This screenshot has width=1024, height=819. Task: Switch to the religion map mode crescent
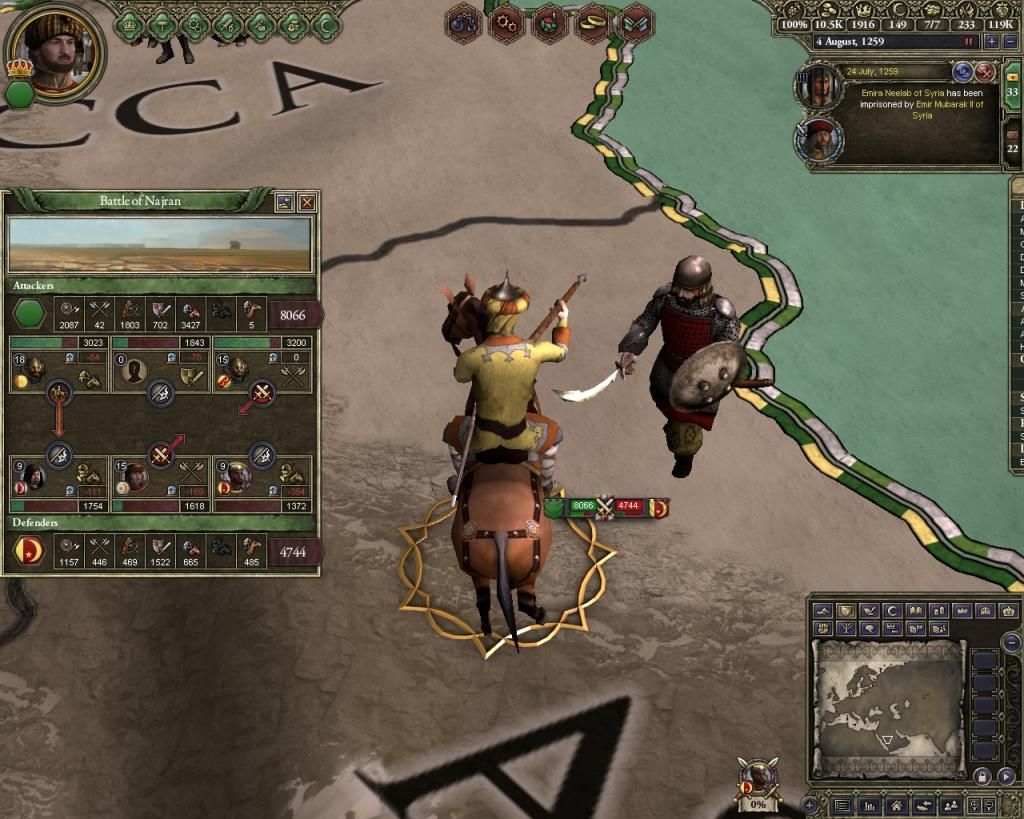click(894, 611)
